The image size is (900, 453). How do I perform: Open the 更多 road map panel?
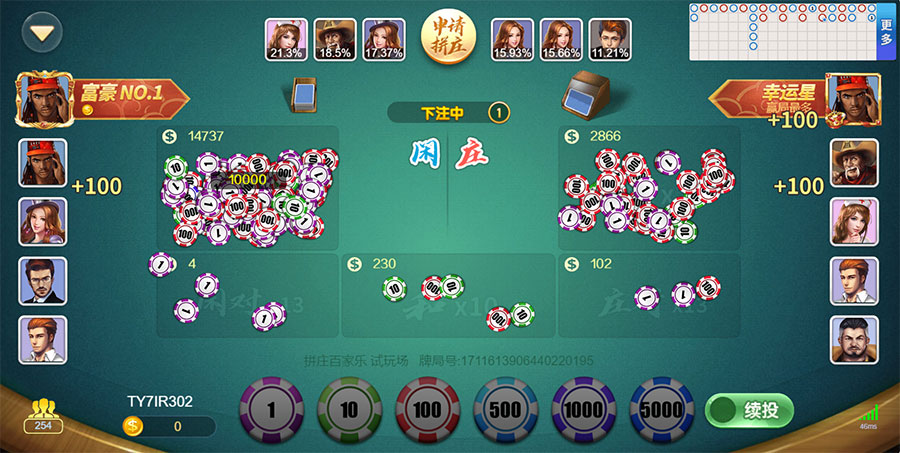[x=886, y=32]
